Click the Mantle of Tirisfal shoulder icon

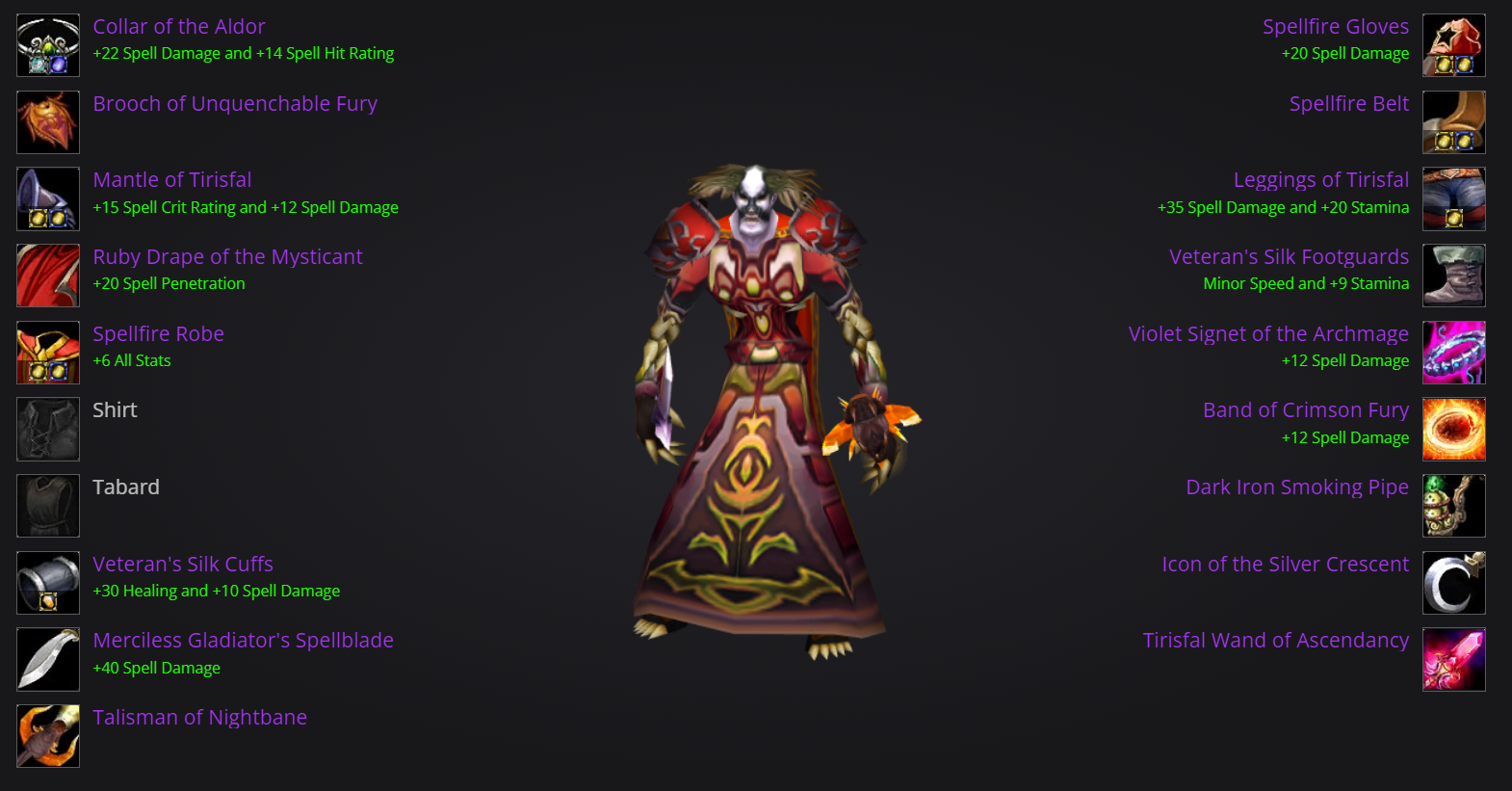coord(47,198)
